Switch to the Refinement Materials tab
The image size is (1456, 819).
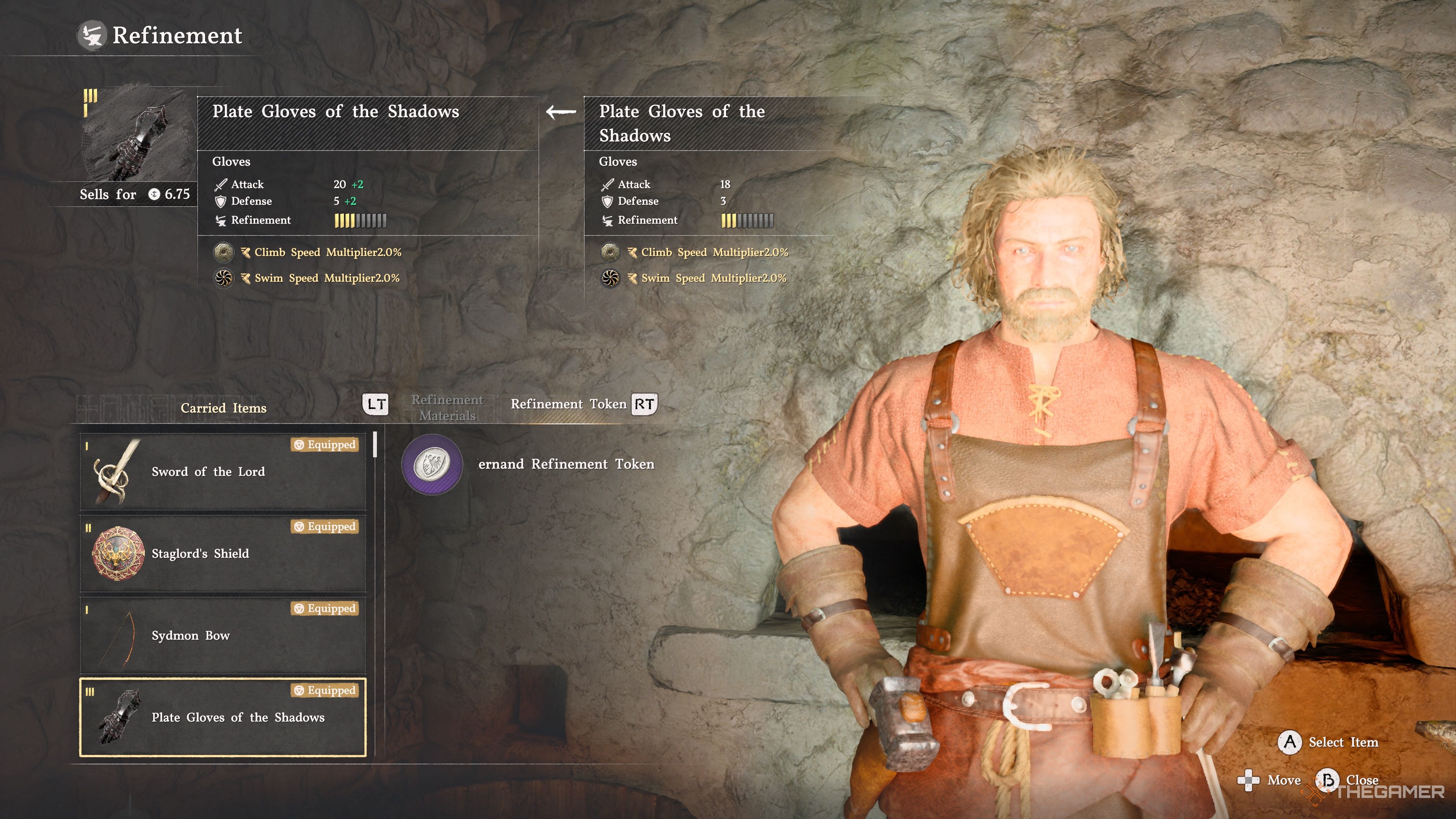pos(447,408)
